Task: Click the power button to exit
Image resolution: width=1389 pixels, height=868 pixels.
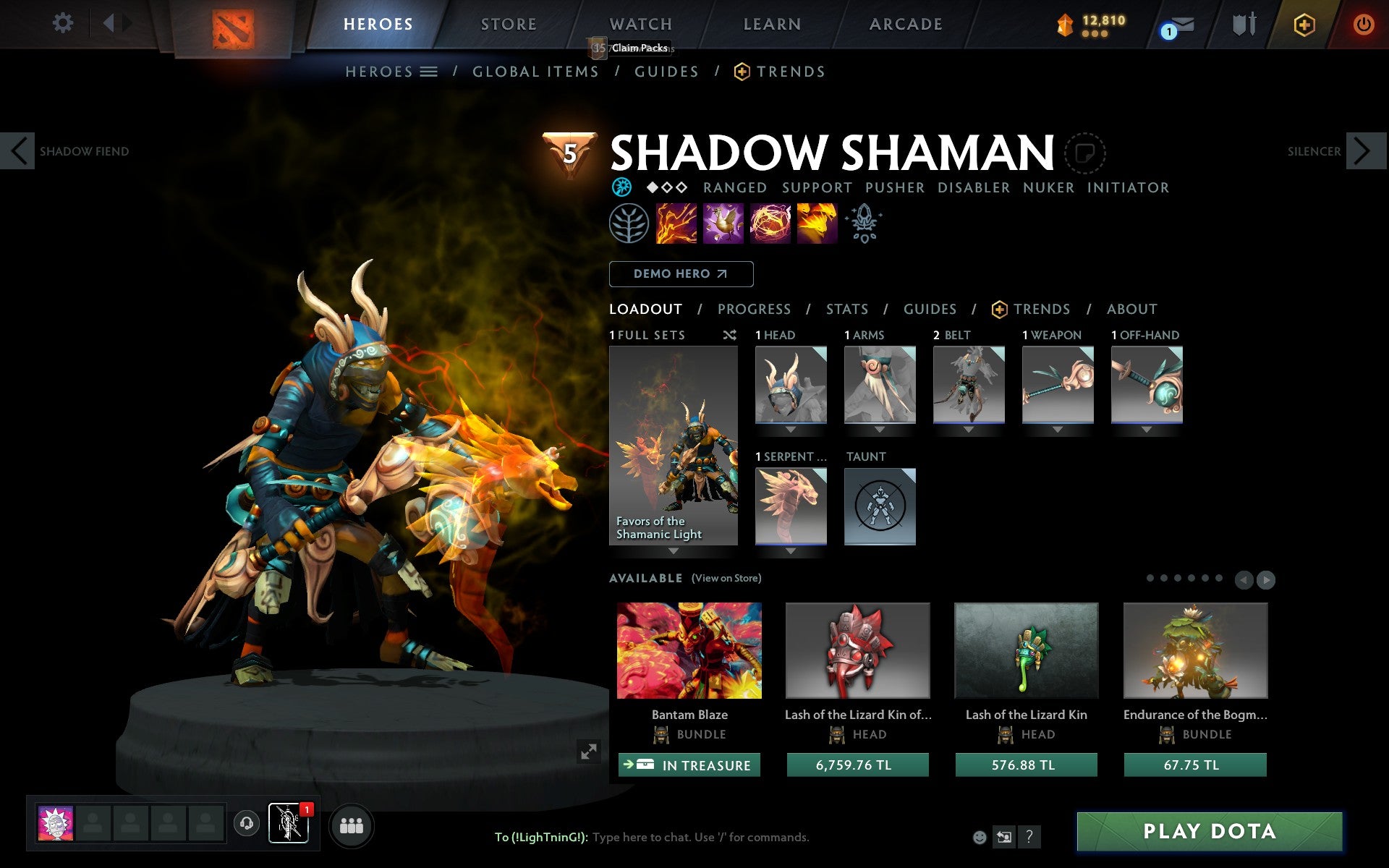Action: point(1363,23)
